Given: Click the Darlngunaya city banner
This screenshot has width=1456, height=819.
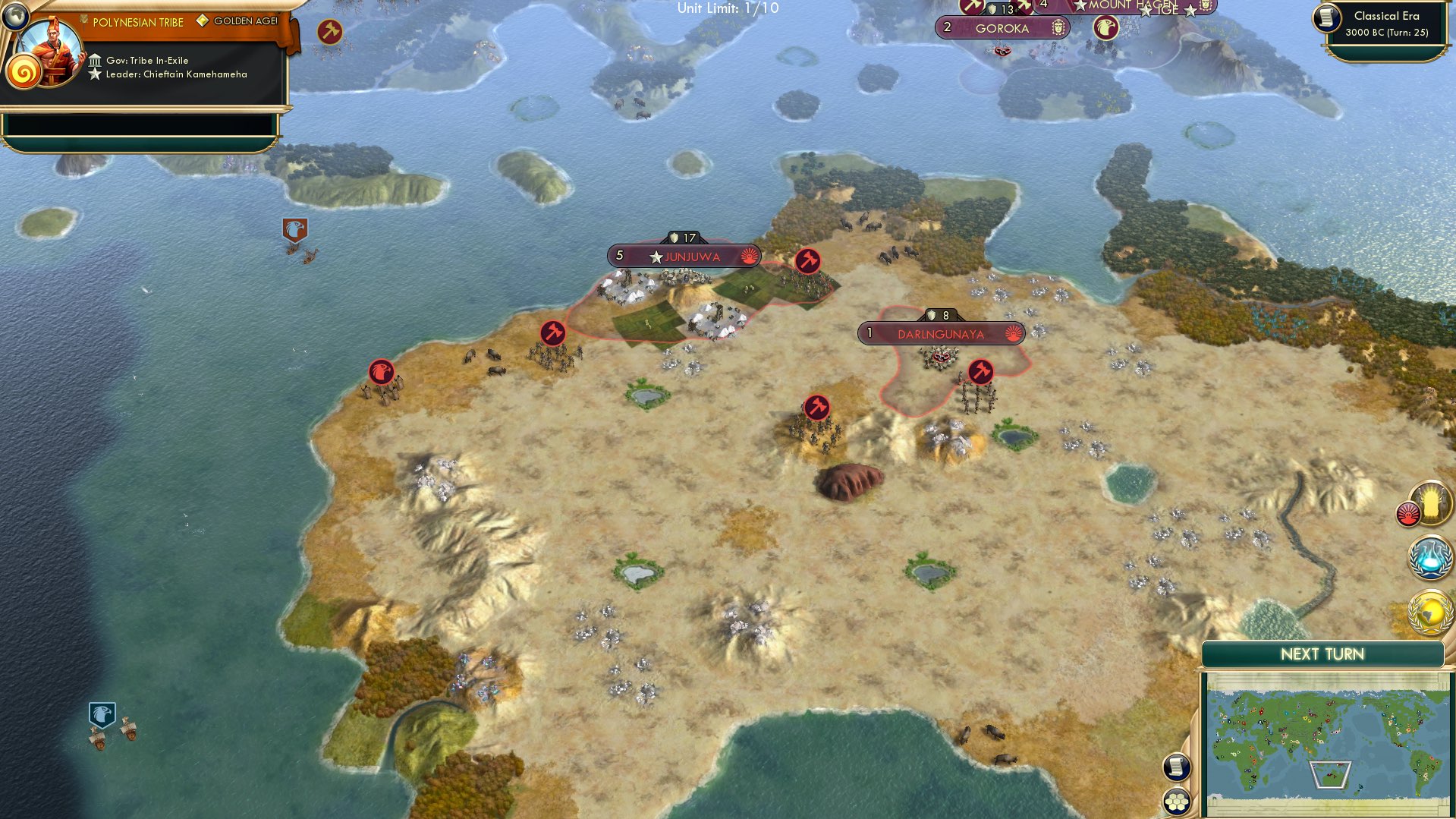Looking at the screenshot, I should click(939, 332).
